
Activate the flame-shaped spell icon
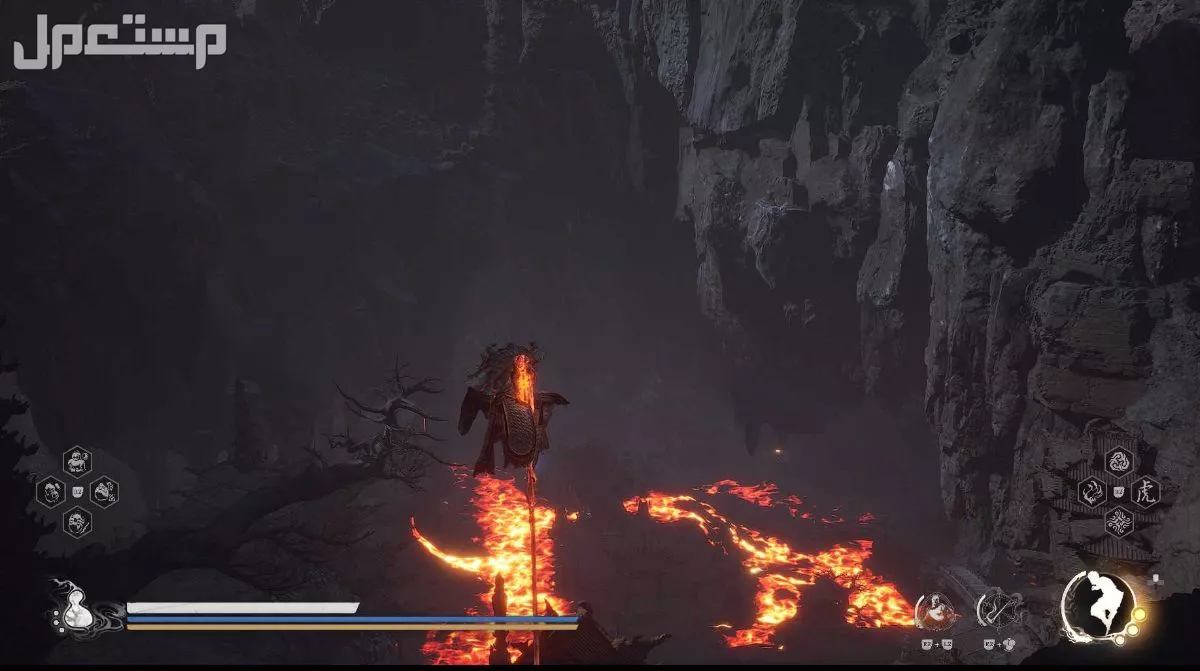(x=1092, y=491)
